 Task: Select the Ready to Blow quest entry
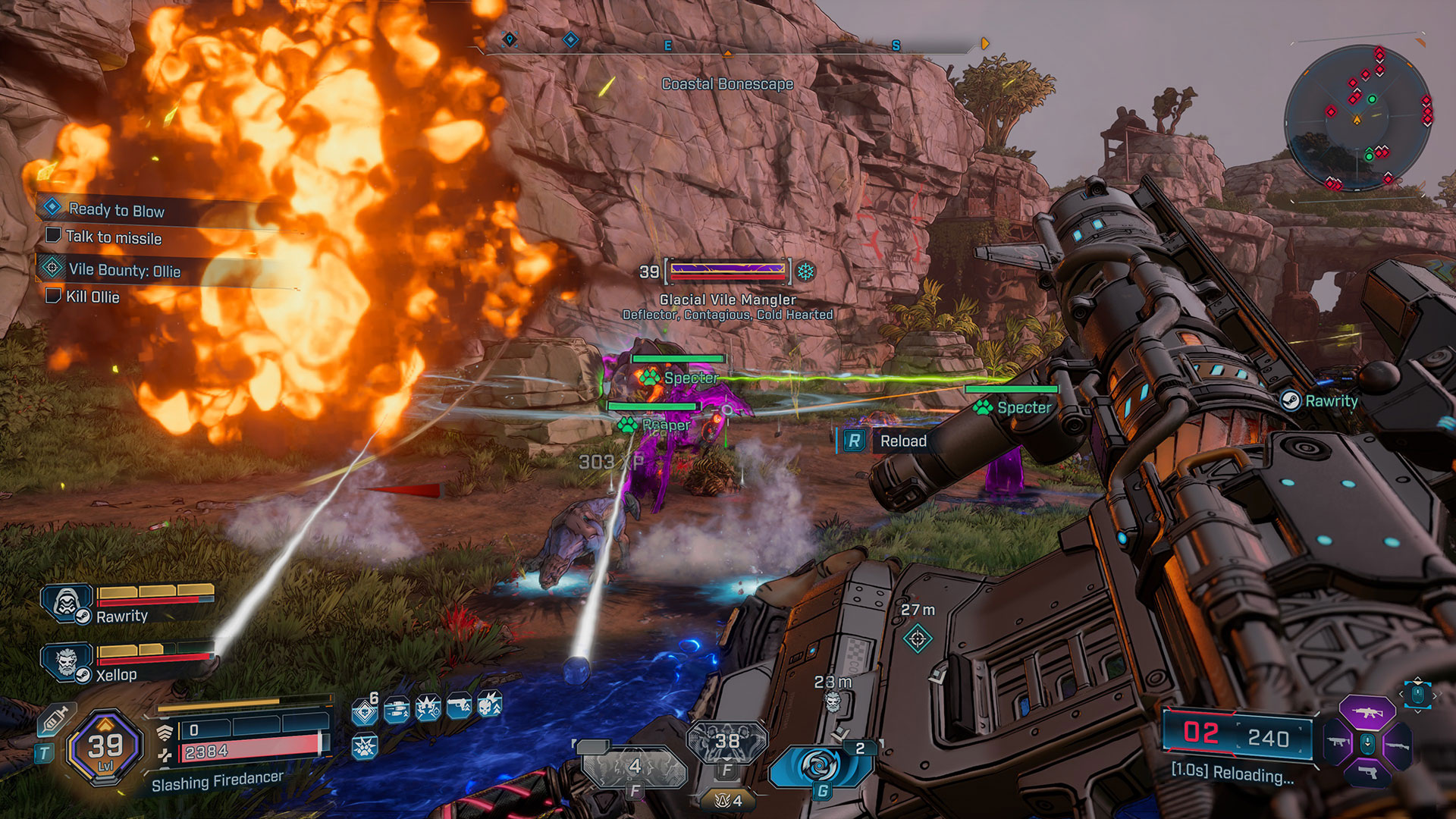[116, 210]
